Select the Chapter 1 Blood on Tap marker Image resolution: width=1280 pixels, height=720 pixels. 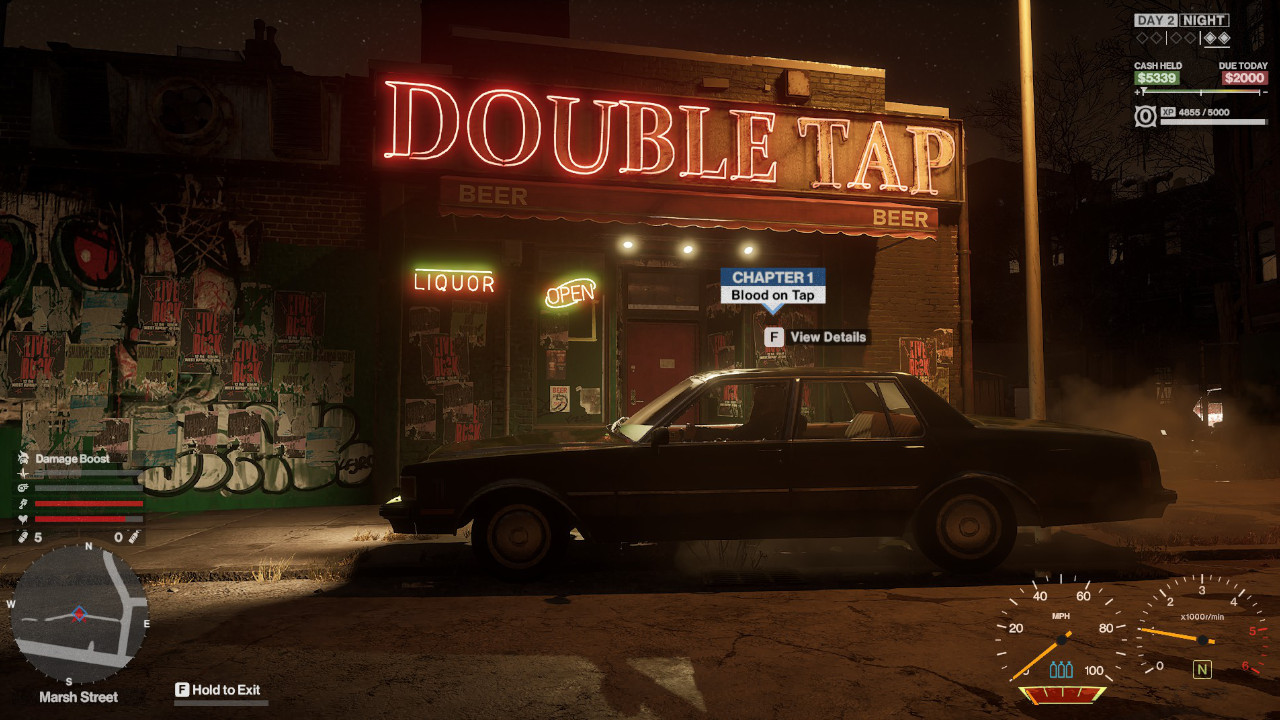(773, 286)
